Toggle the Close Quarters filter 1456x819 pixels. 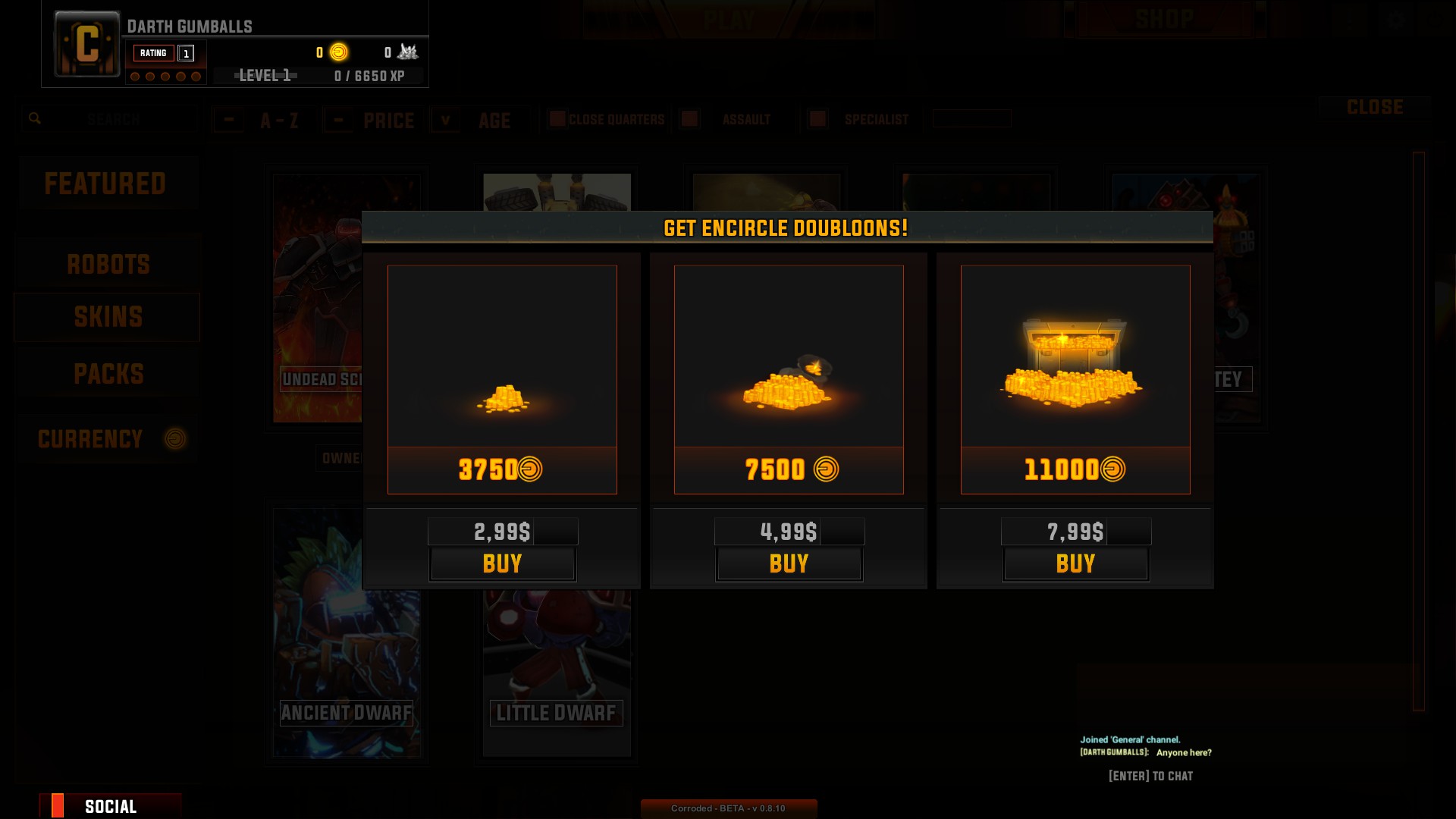[x=558, y=119]
